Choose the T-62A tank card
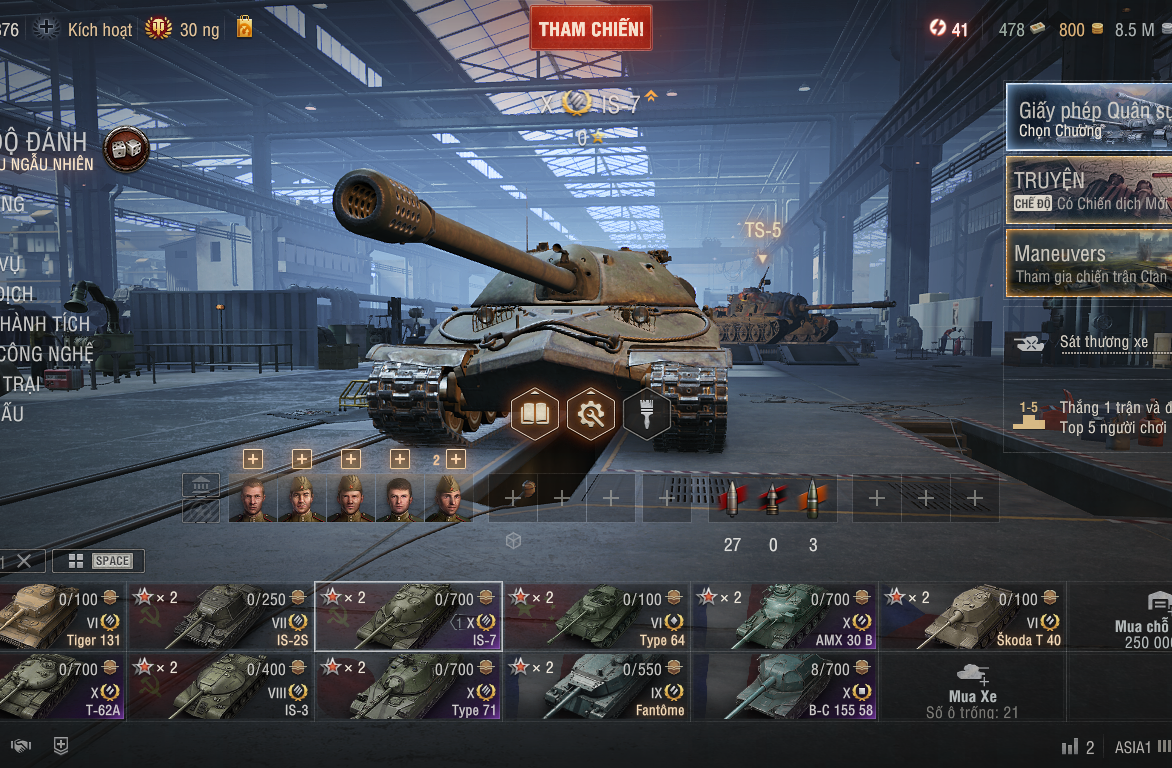Screen dimensions: 1172x768 (60, 686)
